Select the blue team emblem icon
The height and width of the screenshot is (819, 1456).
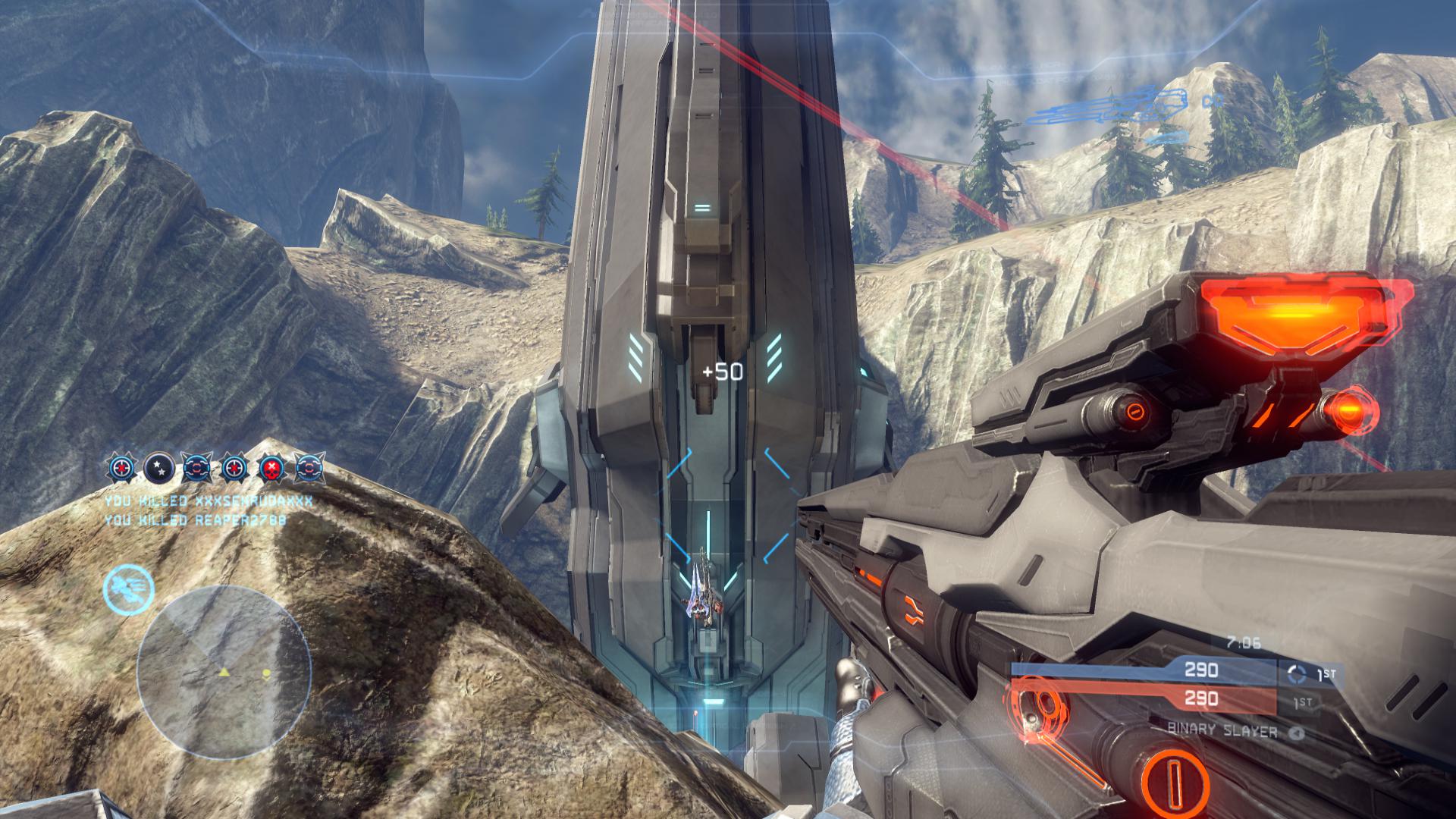(x=1298, y=673)
